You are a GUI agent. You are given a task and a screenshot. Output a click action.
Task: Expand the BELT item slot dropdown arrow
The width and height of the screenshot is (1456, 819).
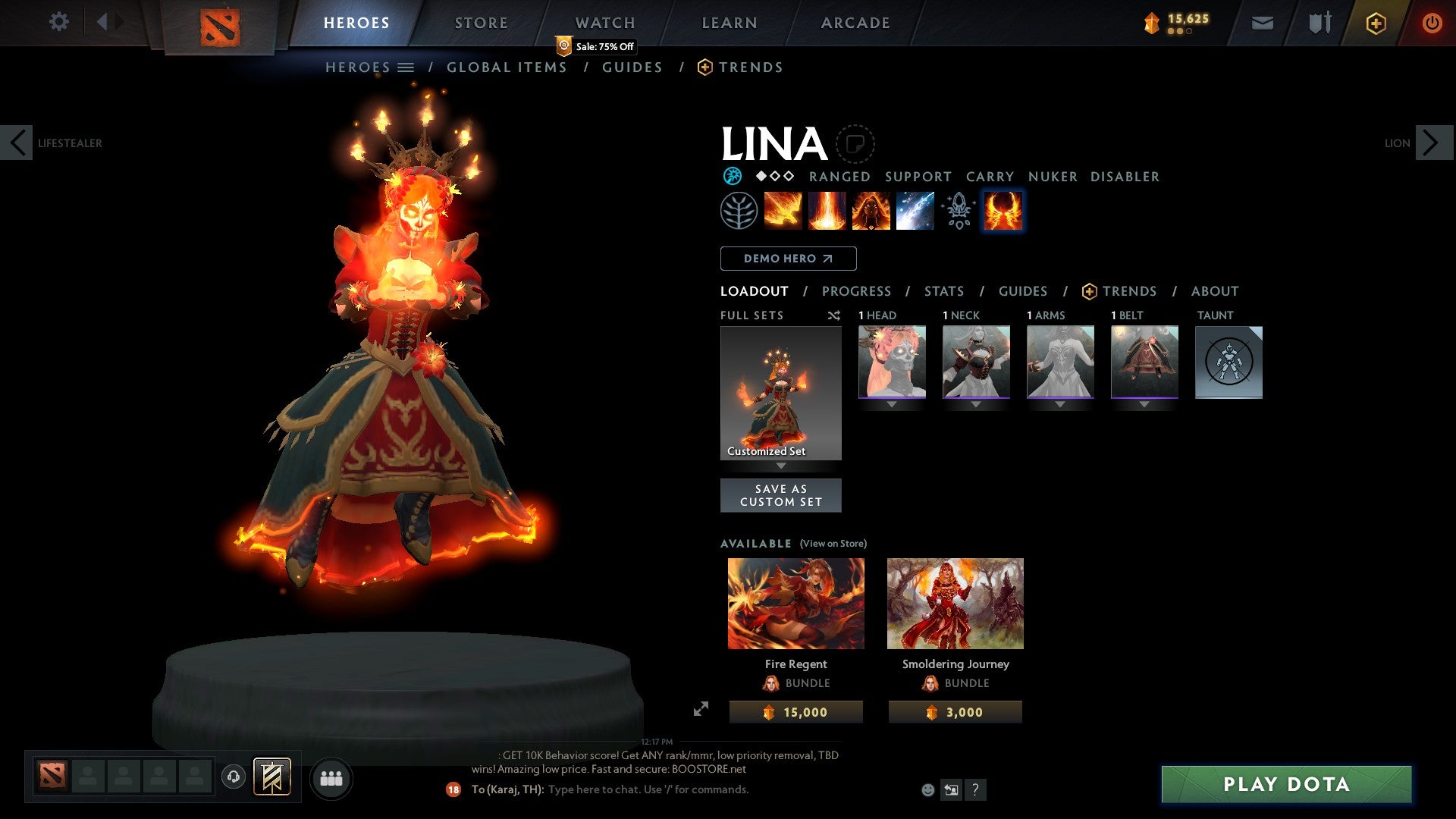[1144, 404]
